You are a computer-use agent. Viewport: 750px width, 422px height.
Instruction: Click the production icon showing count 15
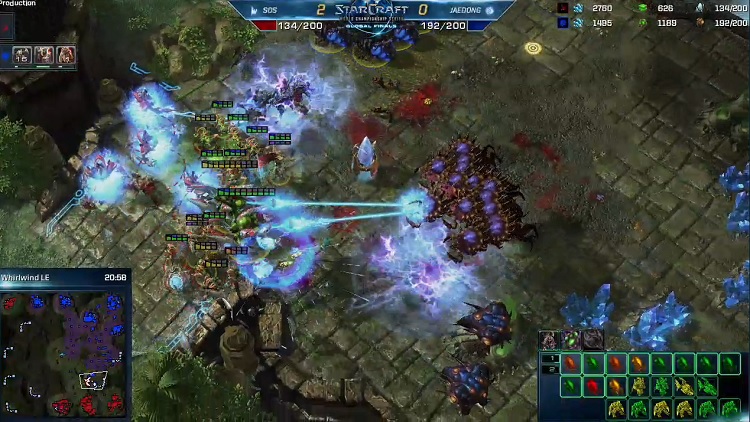[x=23, y=55]
